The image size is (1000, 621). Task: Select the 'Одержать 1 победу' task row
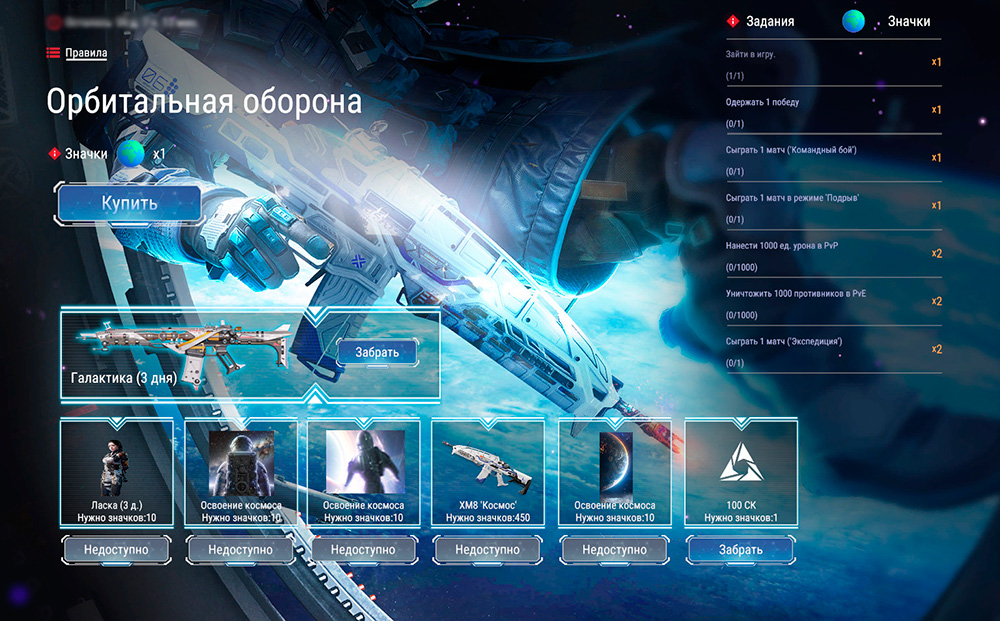832,111
